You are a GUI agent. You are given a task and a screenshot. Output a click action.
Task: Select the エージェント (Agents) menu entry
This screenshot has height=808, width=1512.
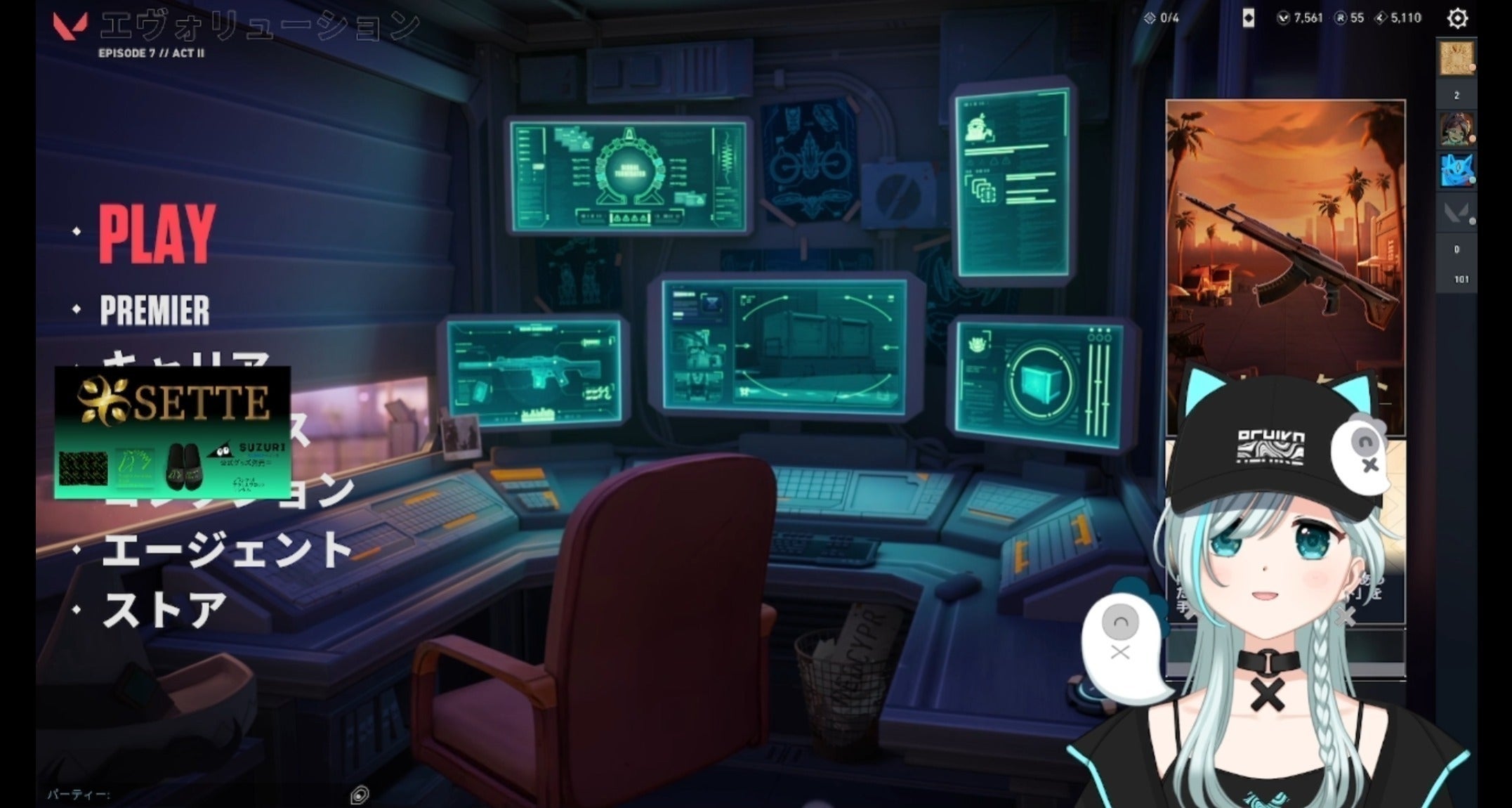pyautogui.click(x=226, y=549)
